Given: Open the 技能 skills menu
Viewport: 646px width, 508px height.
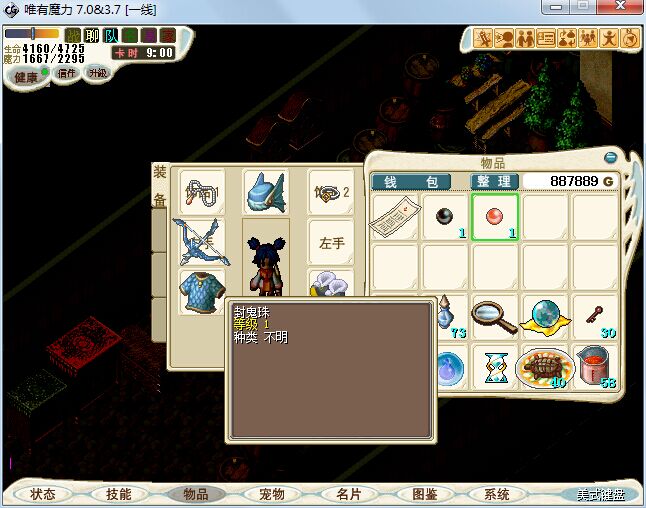Looking at the screenshot, I should 119,494.
